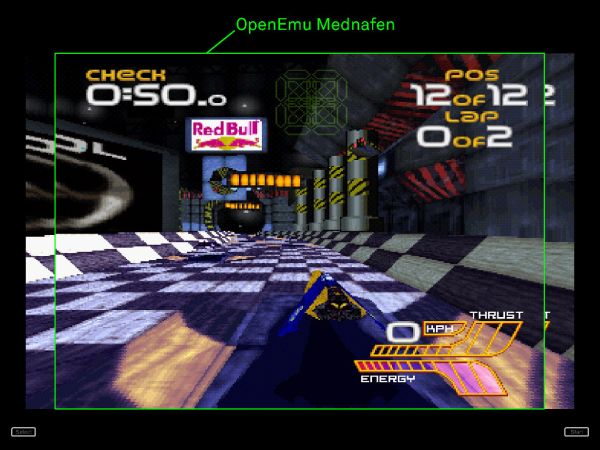Click the Start button below the game

576,432
